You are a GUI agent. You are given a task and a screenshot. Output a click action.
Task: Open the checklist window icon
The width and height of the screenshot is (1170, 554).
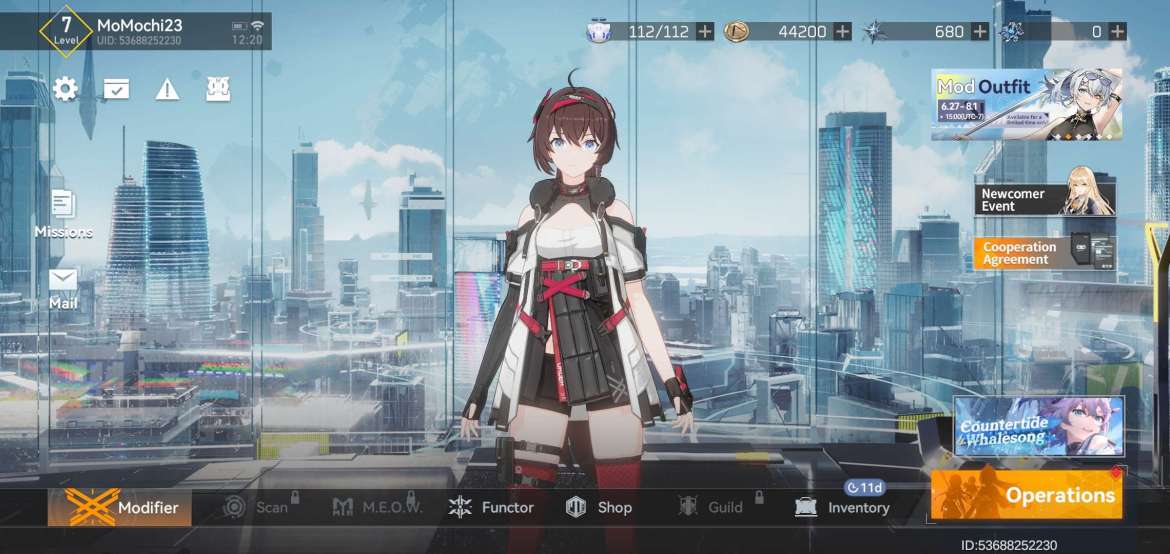(x=116, y=89)
